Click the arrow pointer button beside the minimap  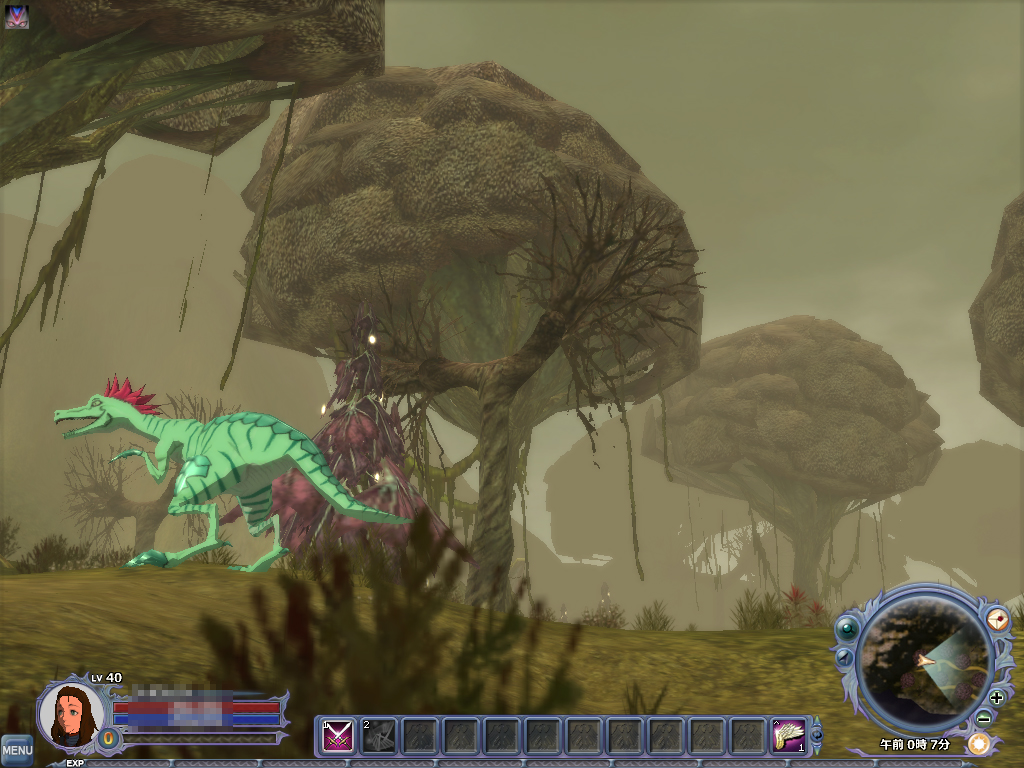pos(843,657)
